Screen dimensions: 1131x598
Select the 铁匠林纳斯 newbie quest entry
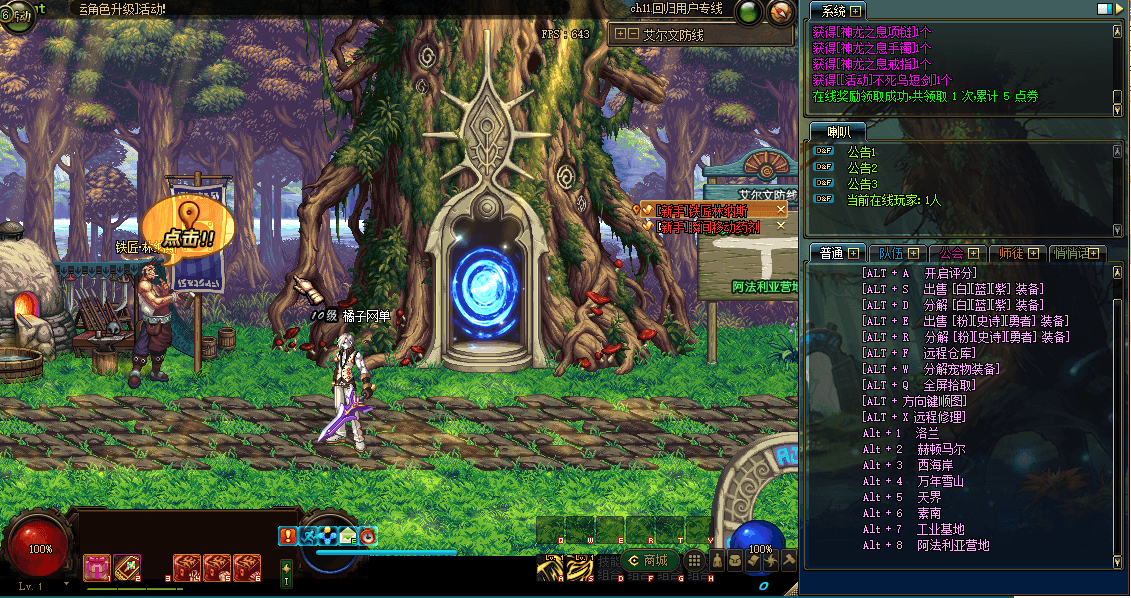701,210
